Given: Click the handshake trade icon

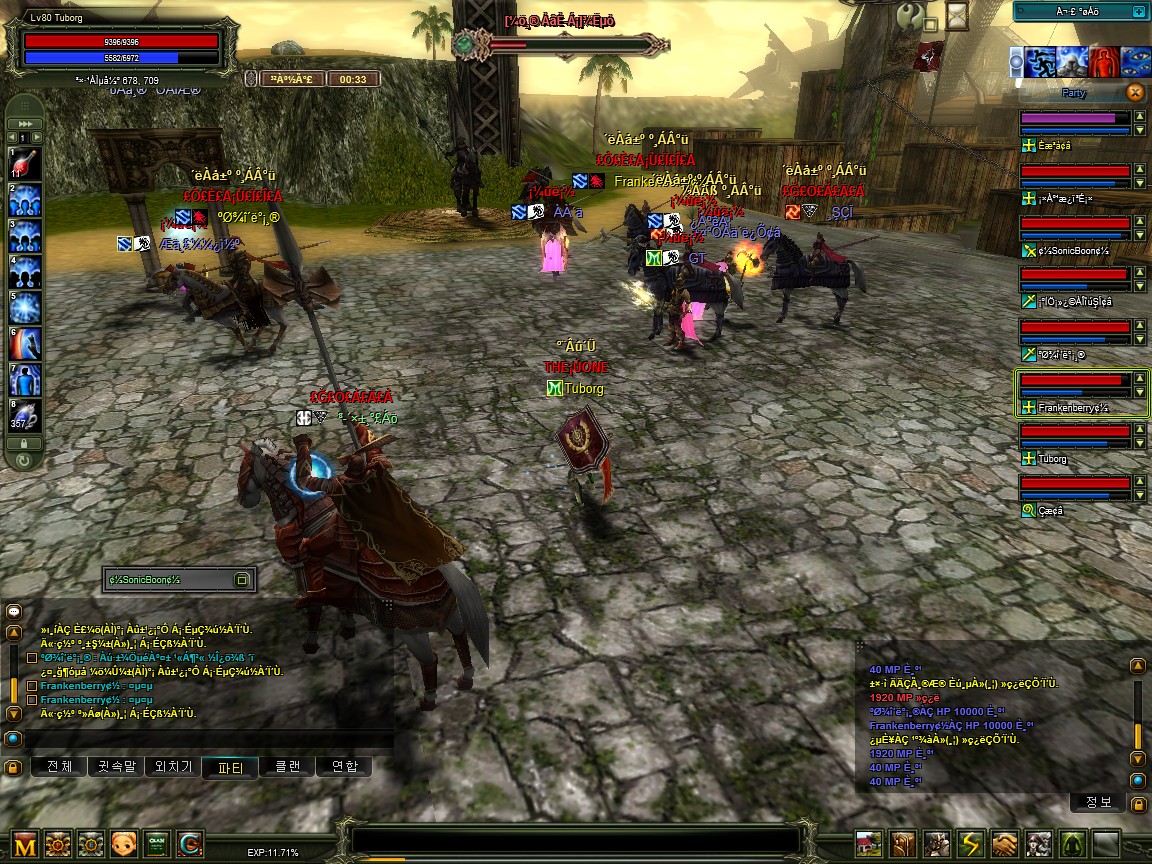Looking at the screenshot, I should click(1006, 843).
